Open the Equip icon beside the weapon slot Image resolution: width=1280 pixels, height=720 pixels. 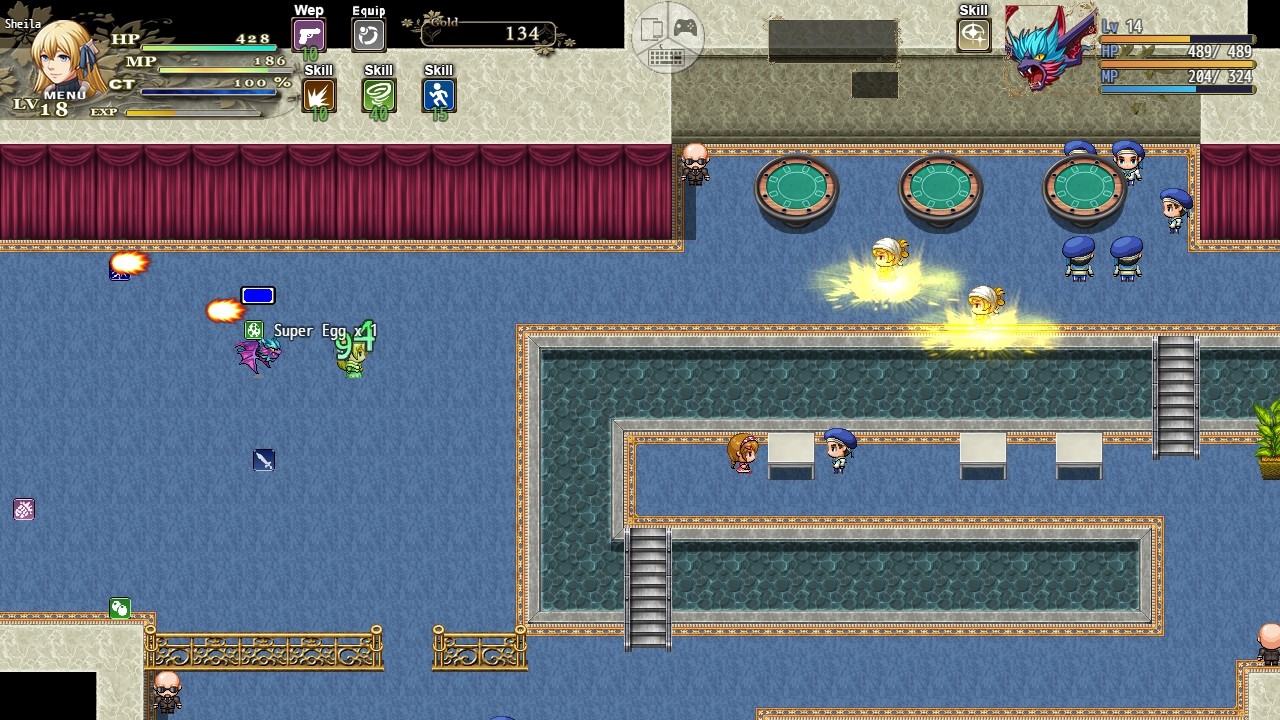[x=368, y=33]
